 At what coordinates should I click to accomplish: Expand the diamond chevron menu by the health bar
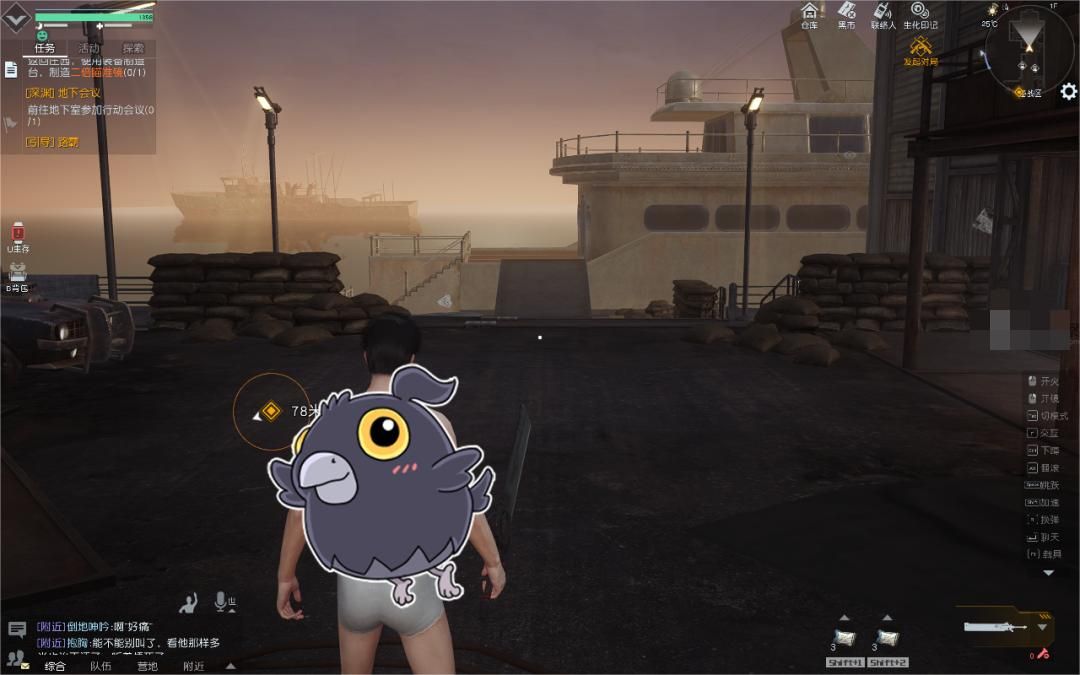point(16,17)
